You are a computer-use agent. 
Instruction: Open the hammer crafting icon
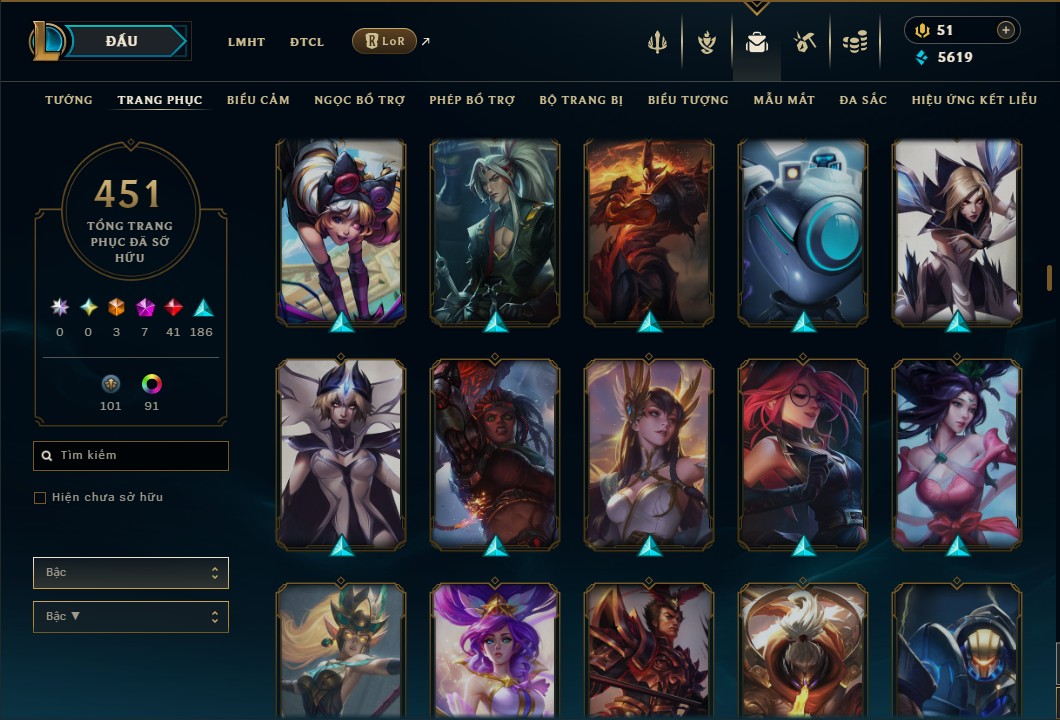pos(805,42)
